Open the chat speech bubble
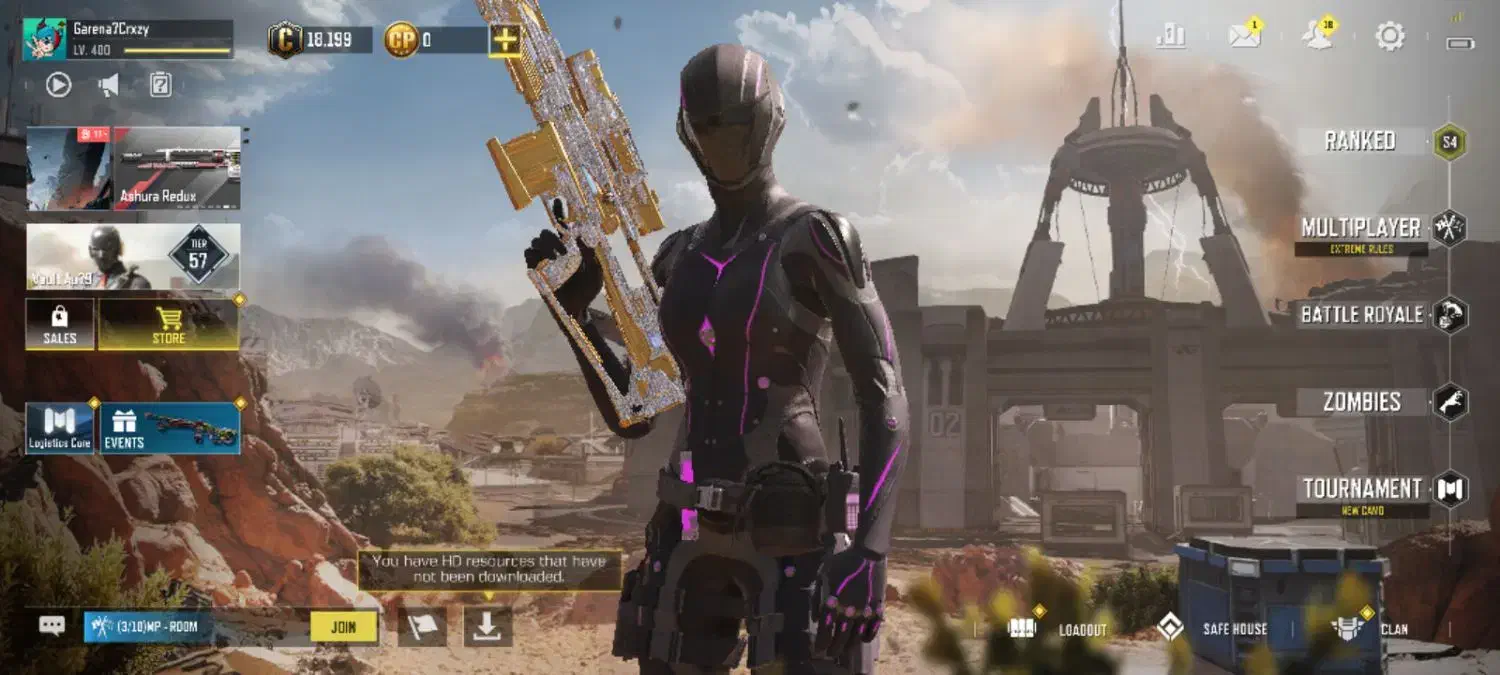The image size is (1500, 675). pyautogui.click(x=52, y=626)
